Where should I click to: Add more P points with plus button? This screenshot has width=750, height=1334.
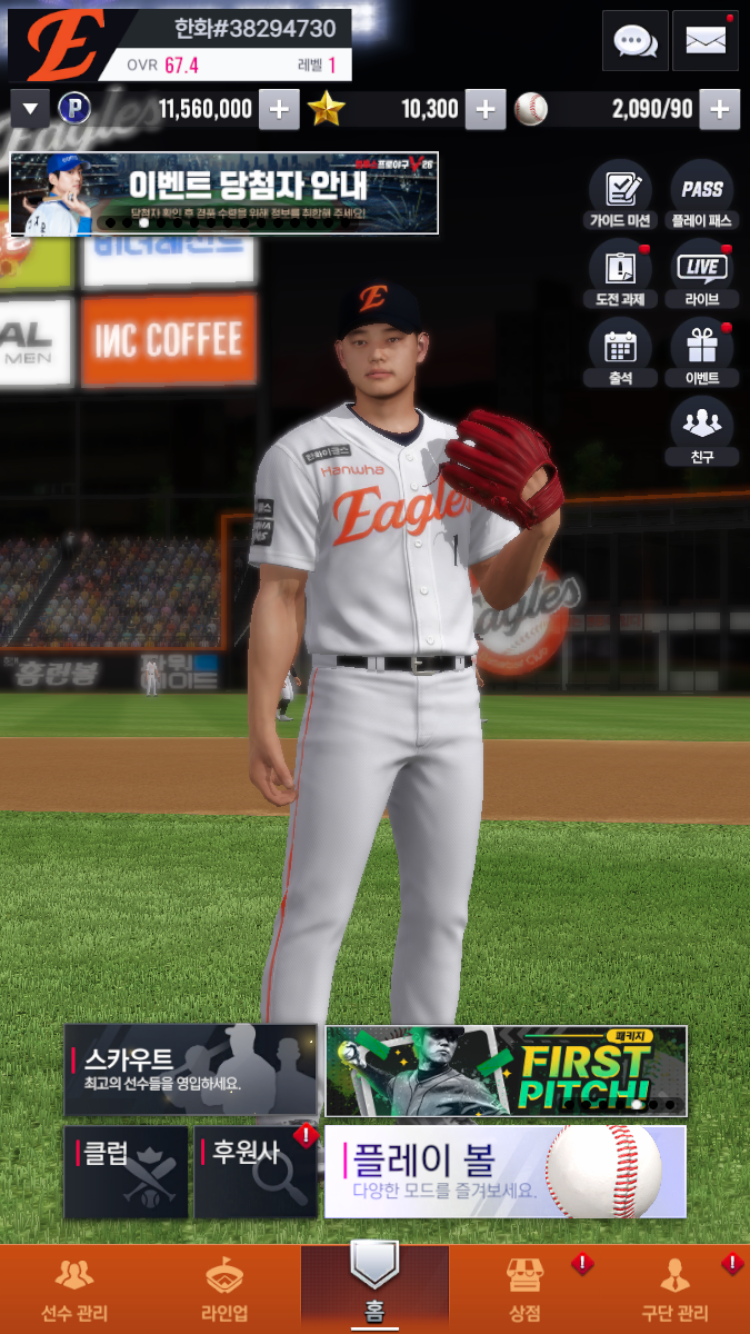pos(279,110)
